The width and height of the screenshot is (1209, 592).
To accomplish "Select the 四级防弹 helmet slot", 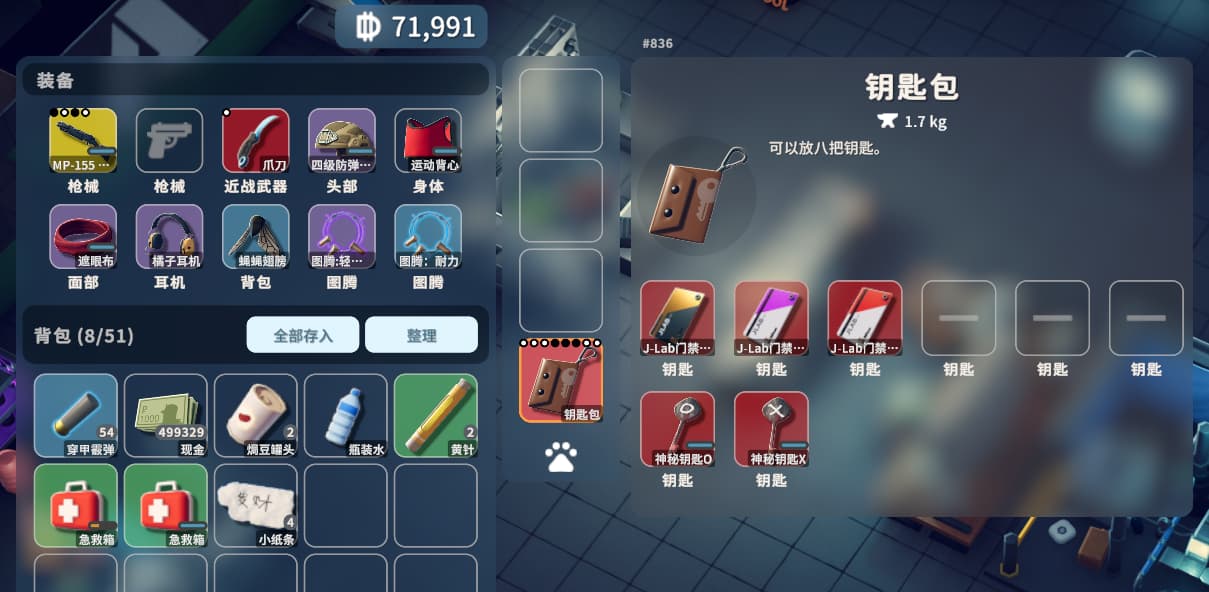I will (x=342, y=141).
